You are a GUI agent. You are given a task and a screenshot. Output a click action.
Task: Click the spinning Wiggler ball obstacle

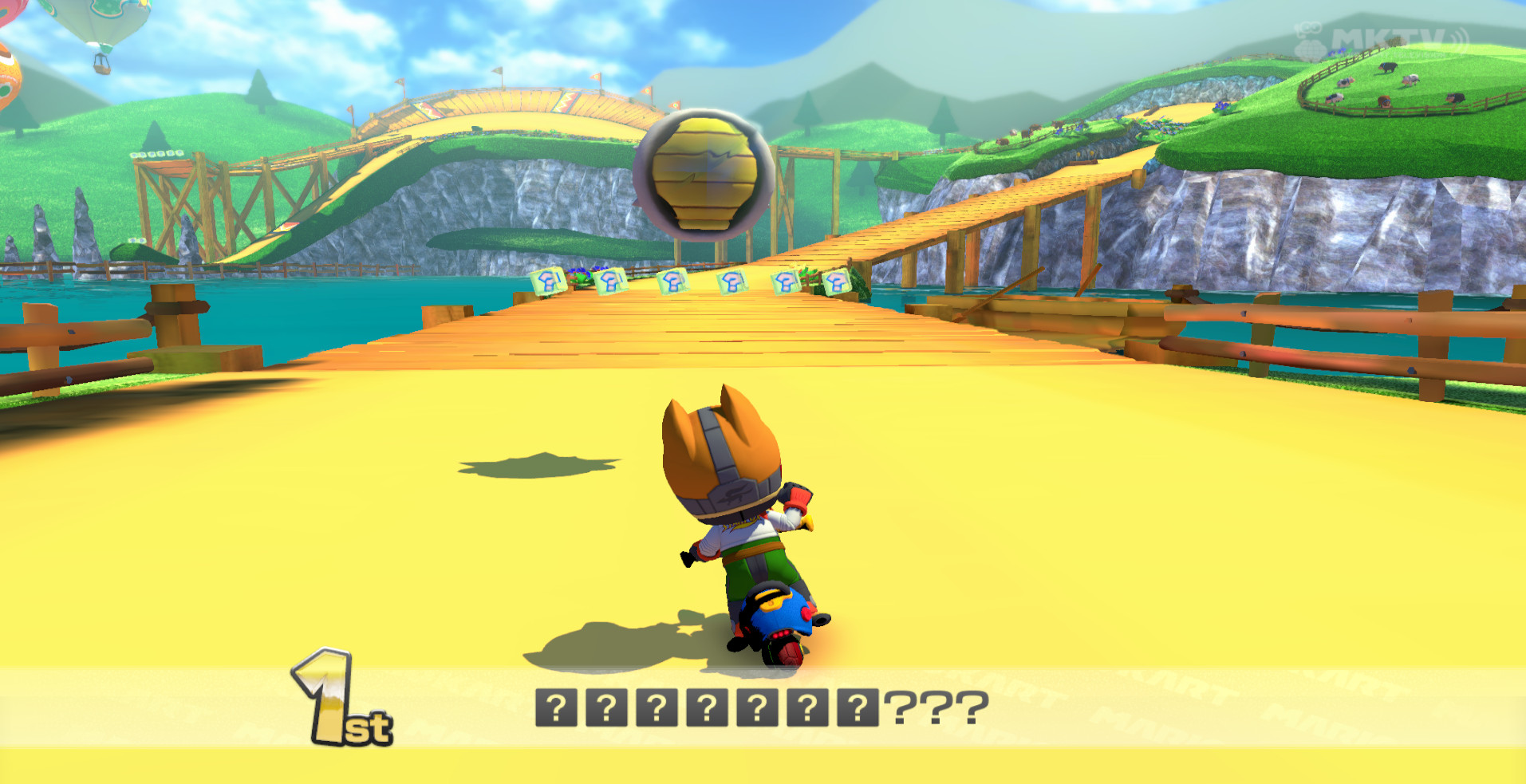click(702, 171)
